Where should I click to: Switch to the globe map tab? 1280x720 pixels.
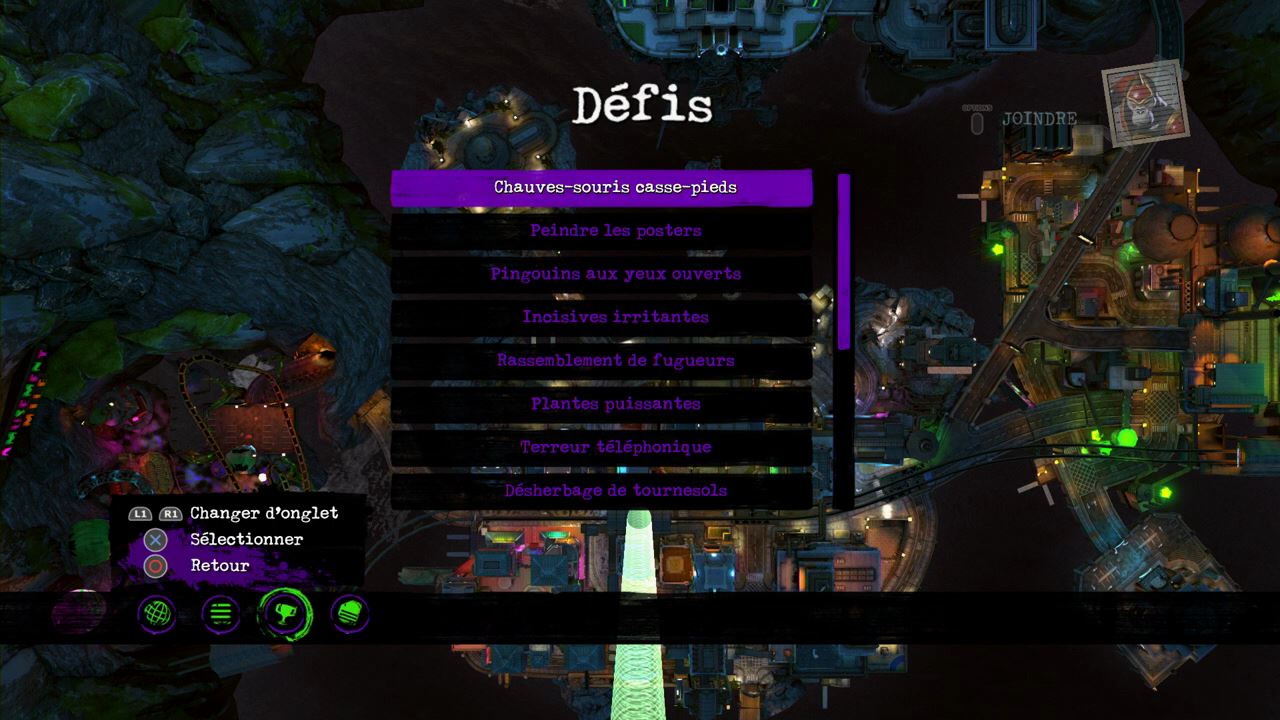coord(157,614)
